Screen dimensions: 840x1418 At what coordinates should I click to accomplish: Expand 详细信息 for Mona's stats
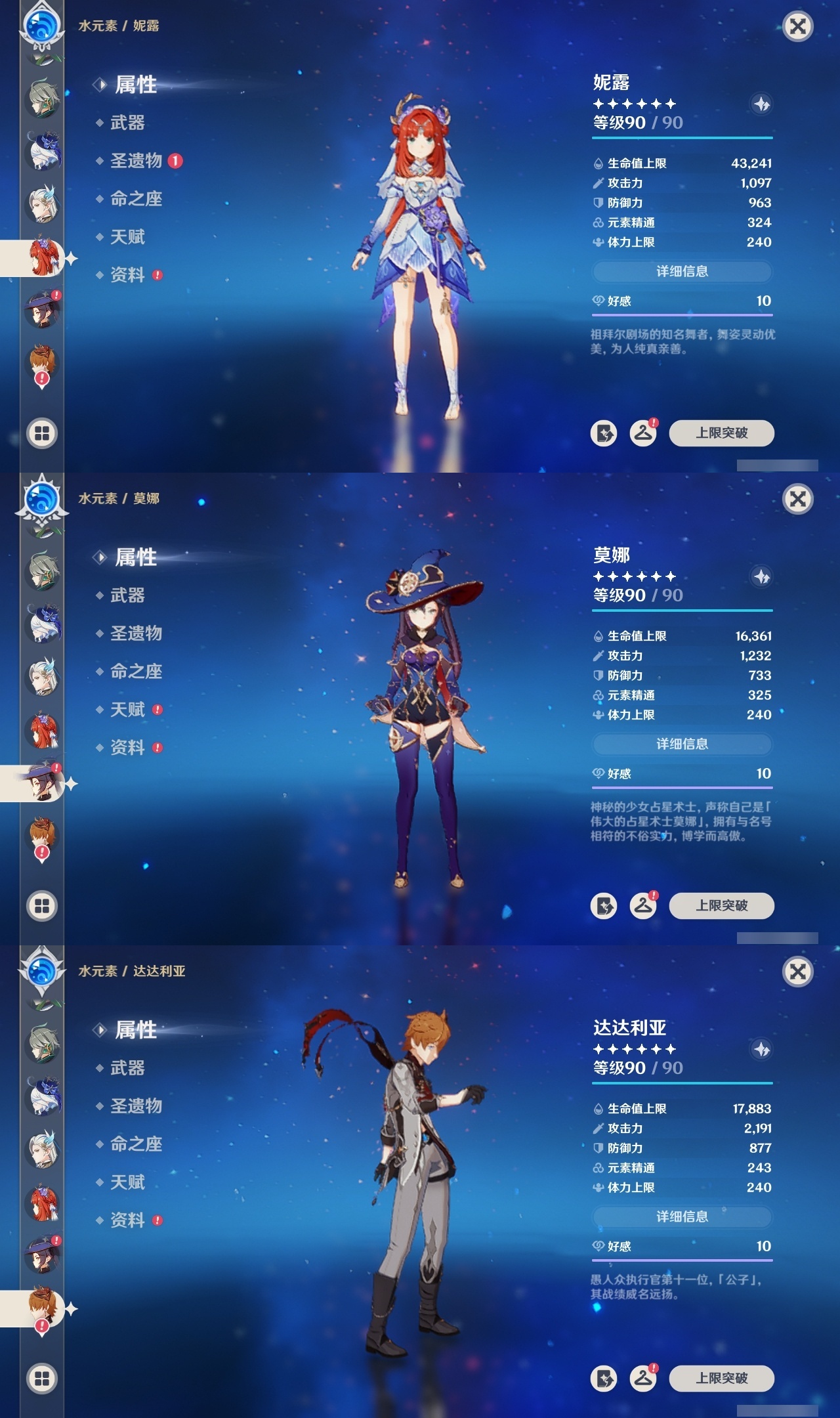[x=682, y=744]
